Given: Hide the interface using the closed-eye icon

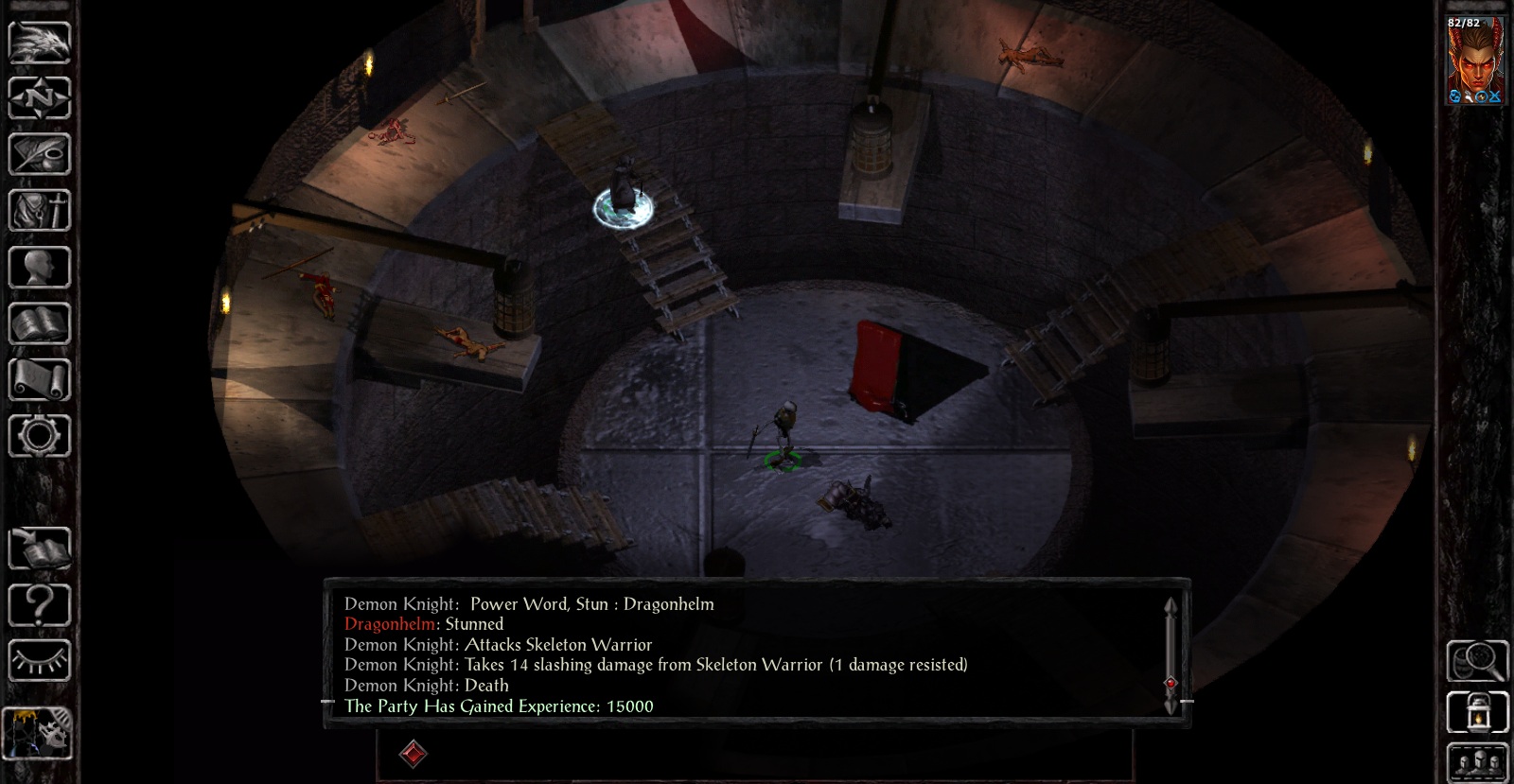Looking at the screenshot, I should (39, 659).
